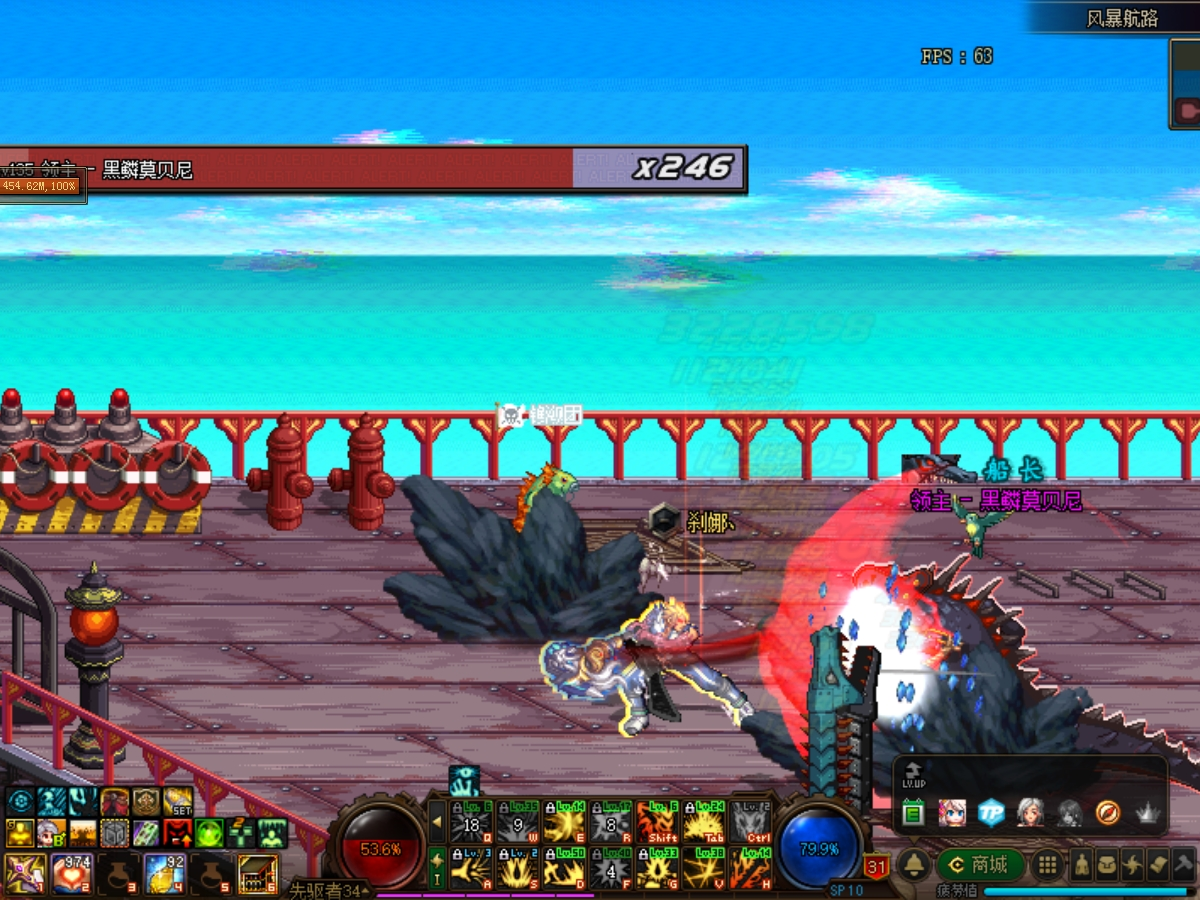This screenshot has width=1200, height=900.
Task: Open the character silhouette info button
Action: (x=1082, y=865)
